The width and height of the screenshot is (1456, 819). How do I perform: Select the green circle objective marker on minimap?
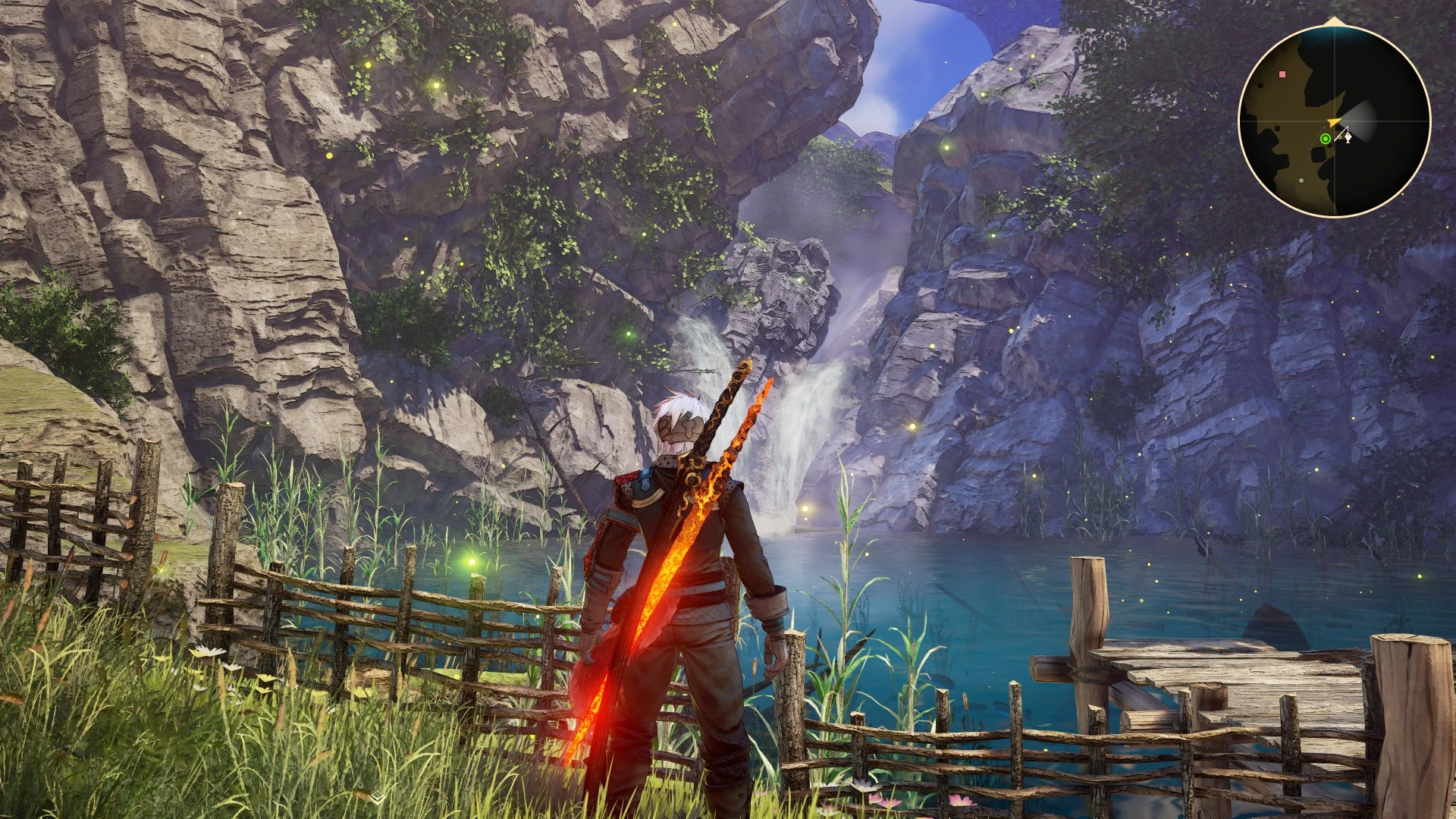tap(1325, 139)
